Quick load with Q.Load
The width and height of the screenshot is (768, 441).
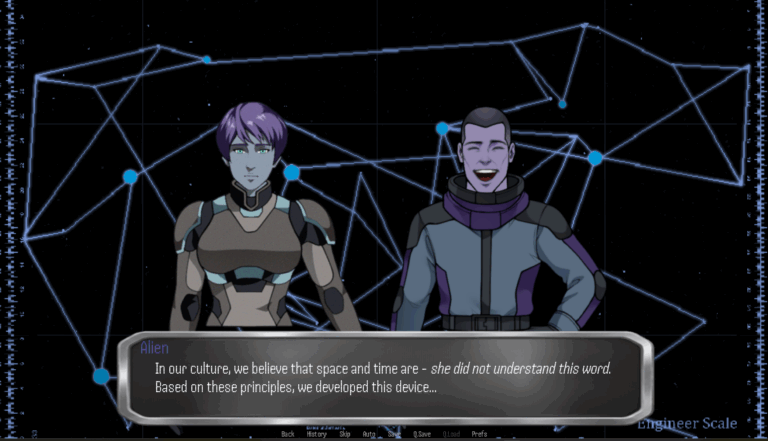pyautogui.click(x=452, y=434)
